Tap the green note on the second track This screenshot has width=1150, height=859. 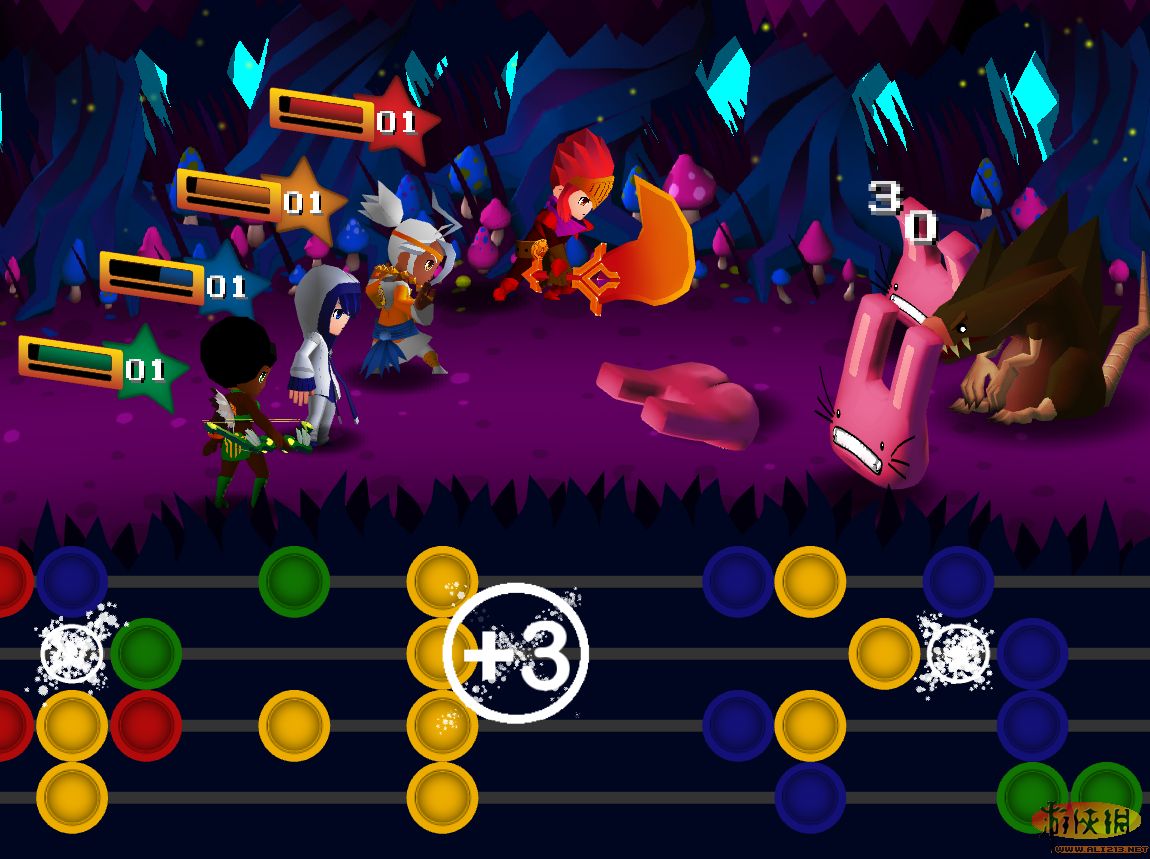146,654
